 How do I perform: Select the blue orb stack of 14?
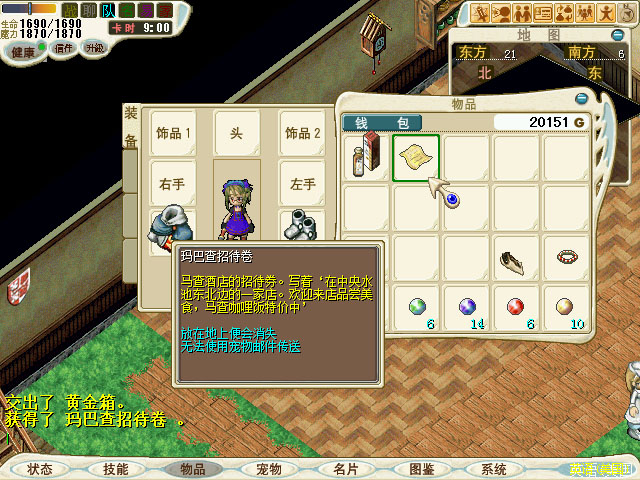pos(466,306)
